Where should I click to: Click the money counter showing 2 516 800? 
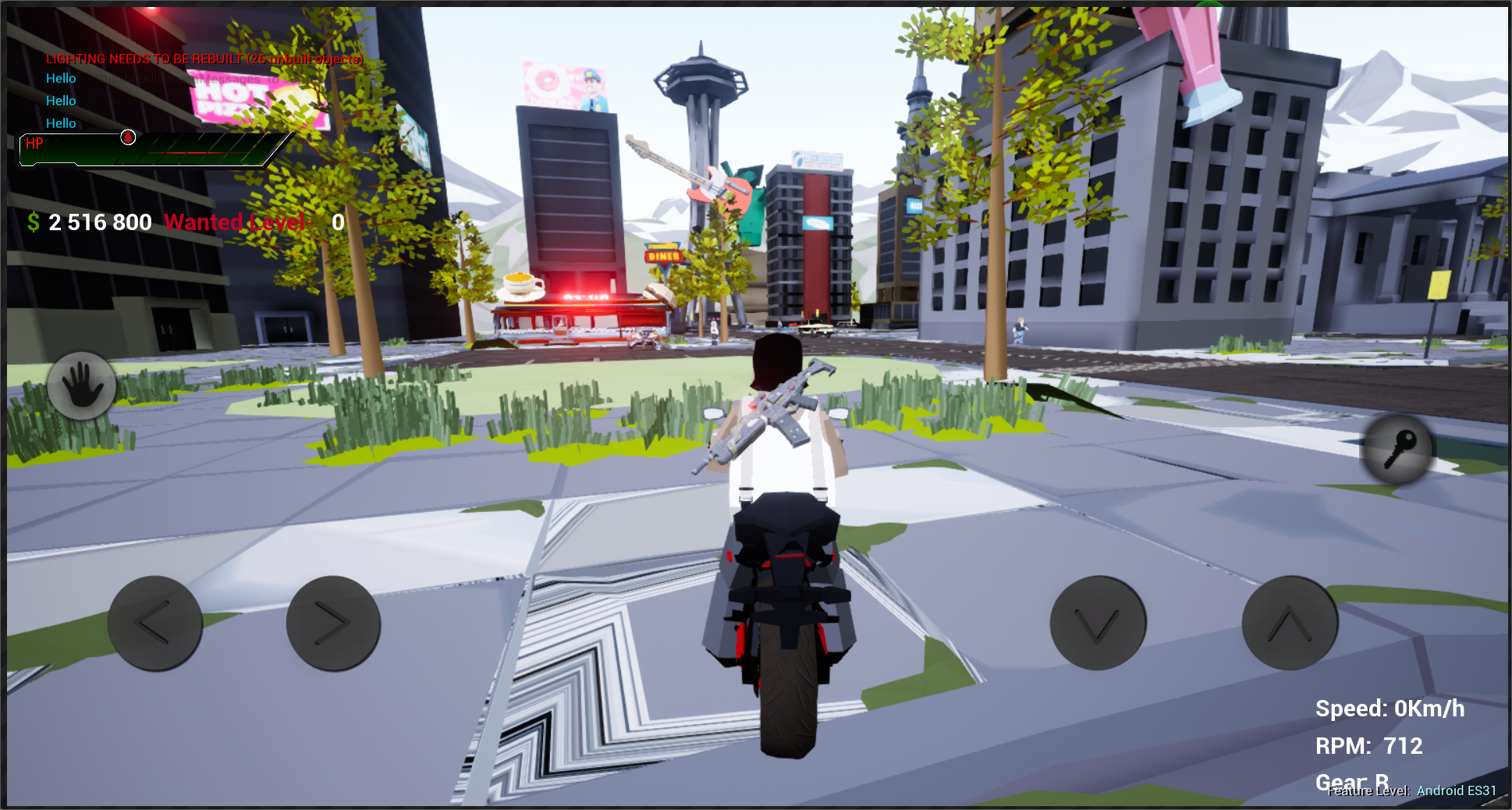101,222
